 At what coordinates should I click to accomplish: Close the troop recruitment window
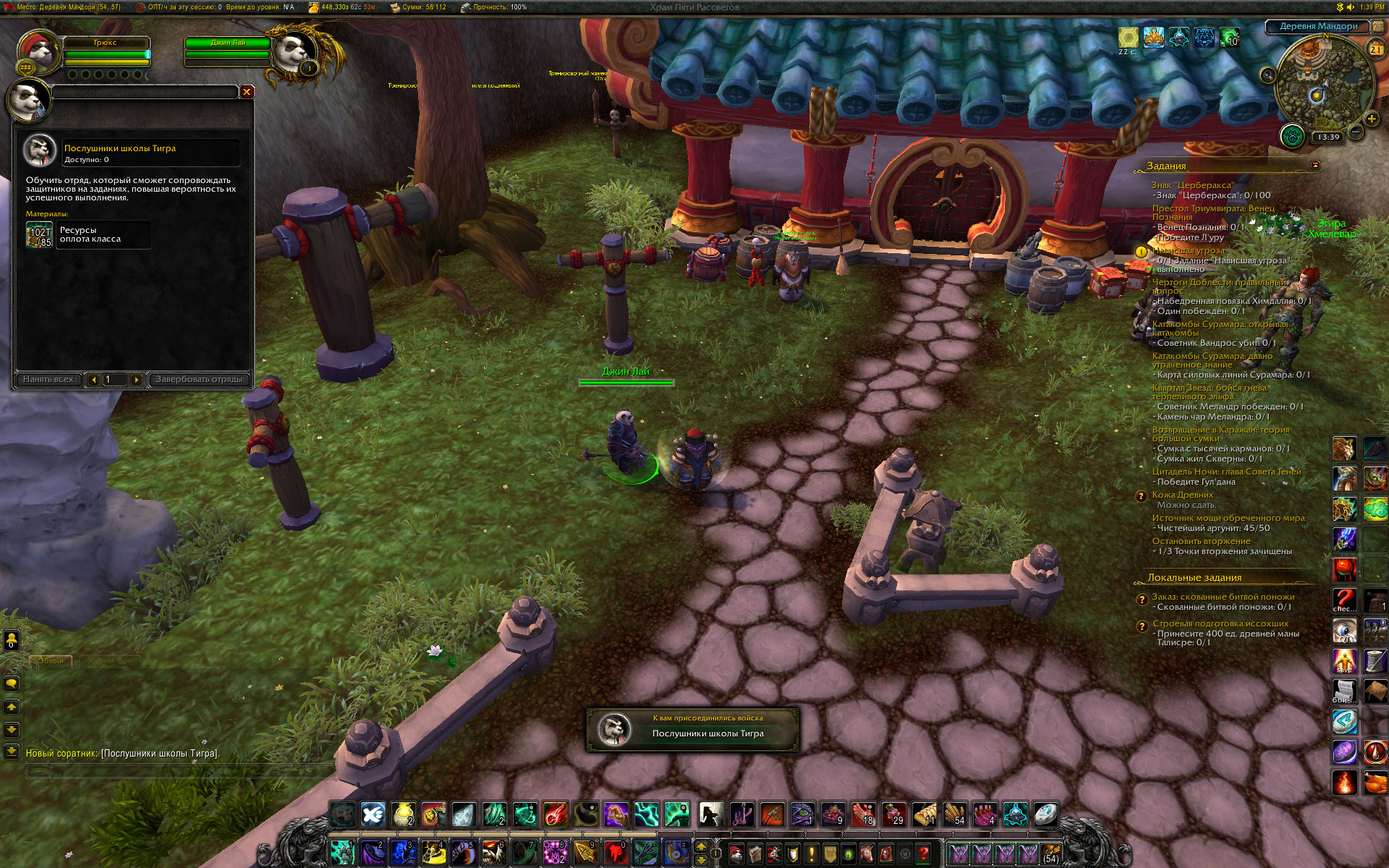pos(247,92)
